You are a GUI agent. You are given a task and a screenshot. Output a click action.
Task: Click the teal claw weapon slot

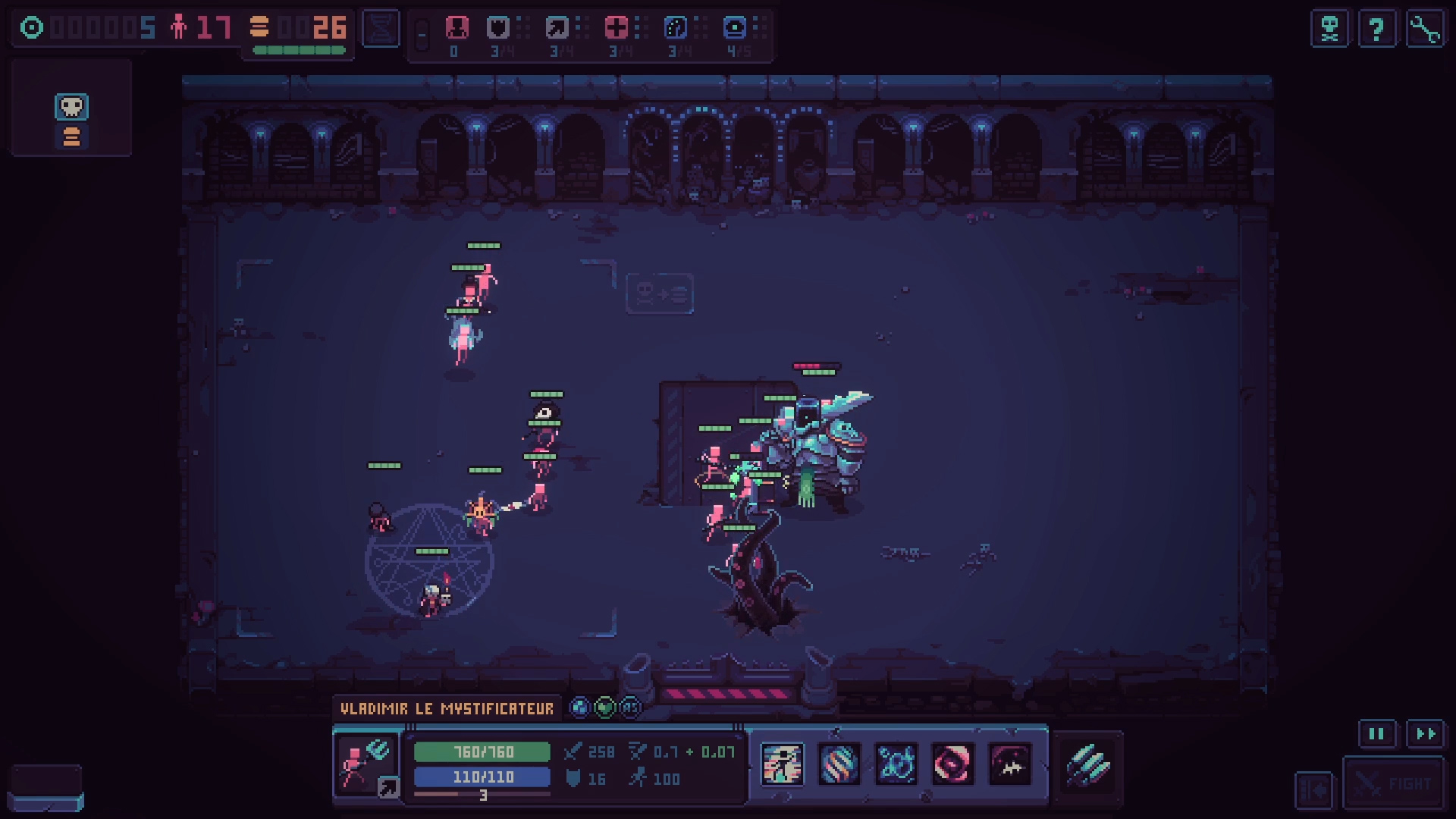[x=1088, y=764]
